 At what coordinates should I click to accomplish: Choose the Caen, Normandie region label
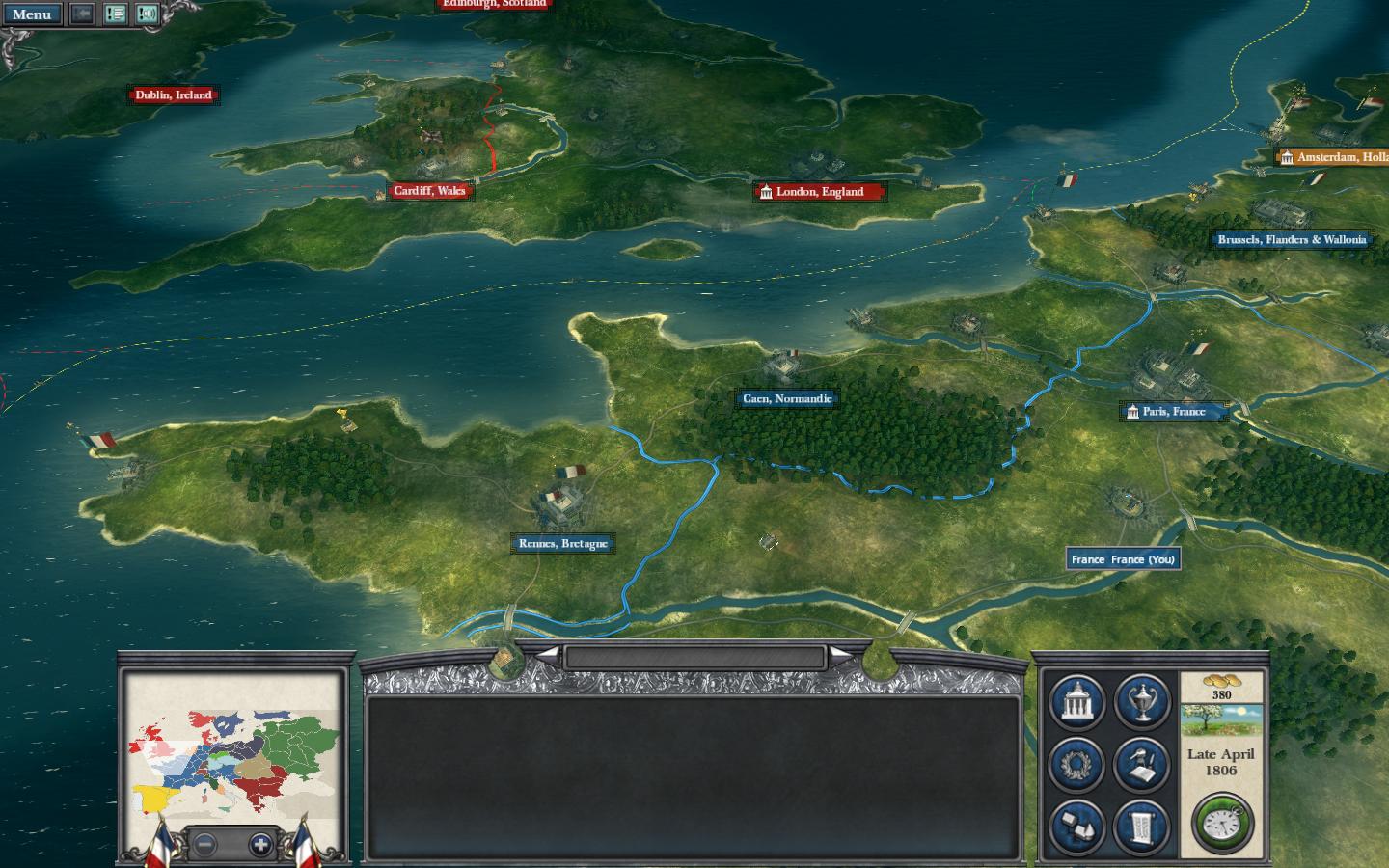786,399
